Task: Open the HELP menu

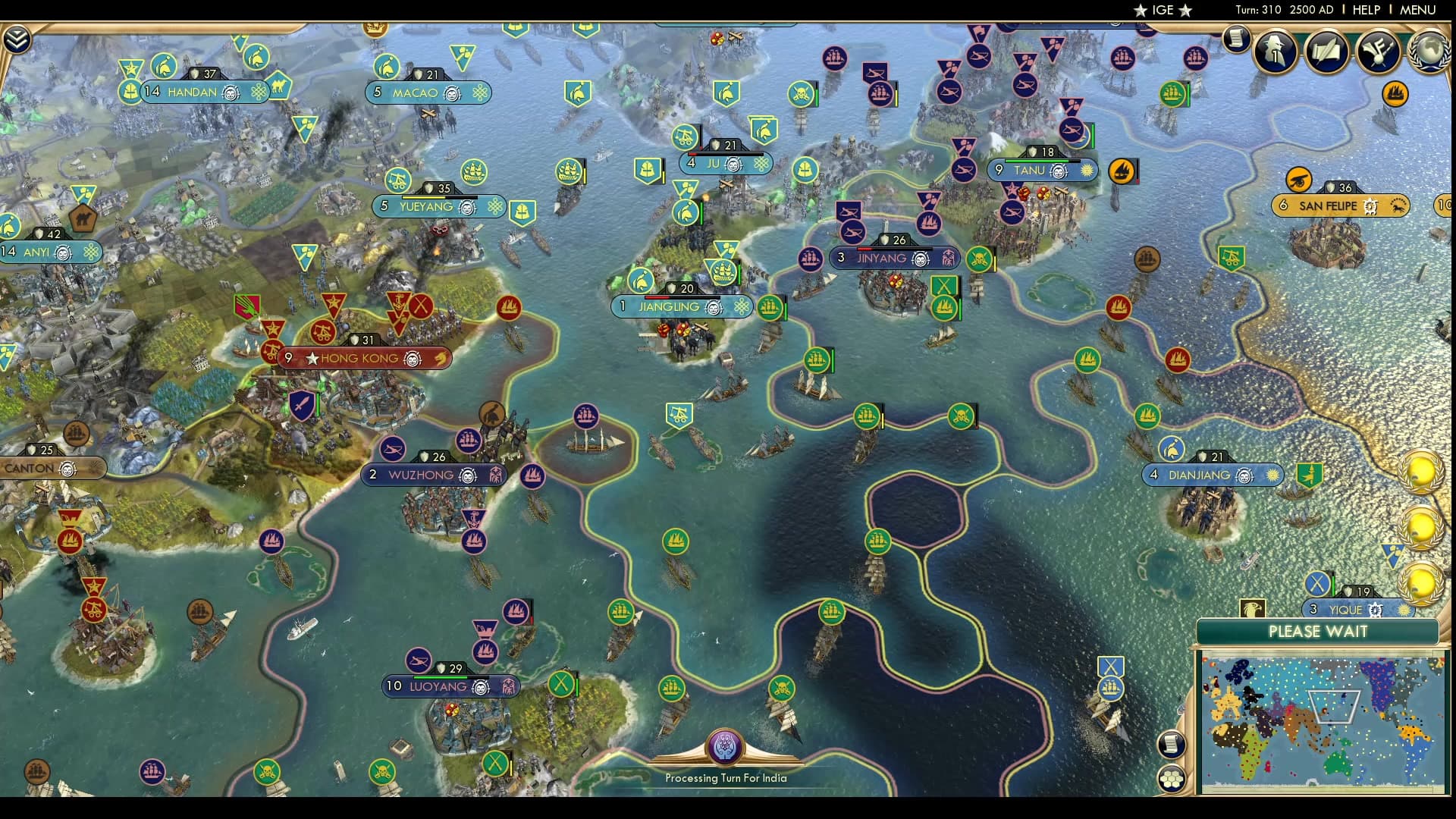Action: click(1365, 10)
